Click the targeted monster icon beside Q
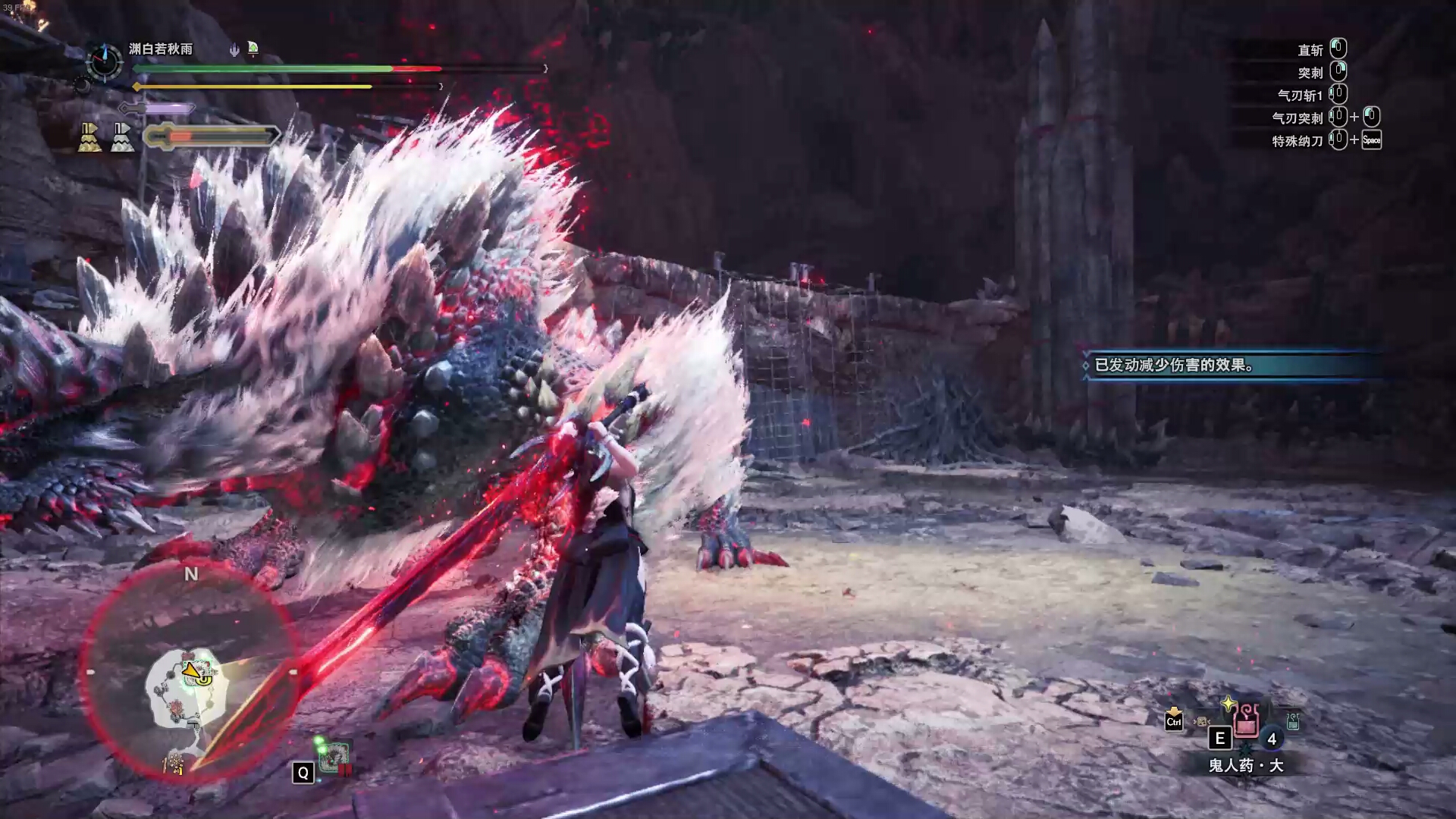Image resolution: width=1456 pixels, height=819 pixels. 333,756
